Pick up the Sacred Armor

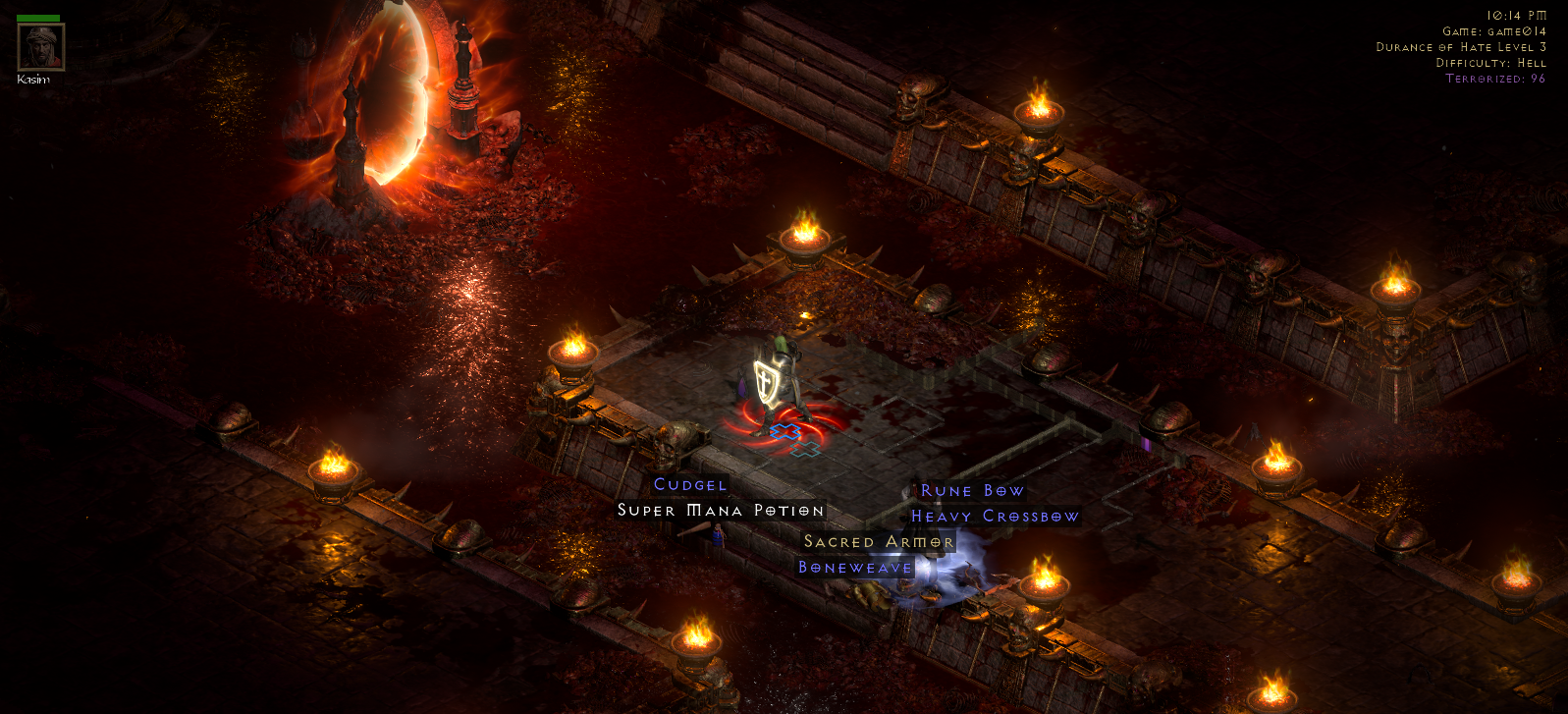click(x=877, y=541)
